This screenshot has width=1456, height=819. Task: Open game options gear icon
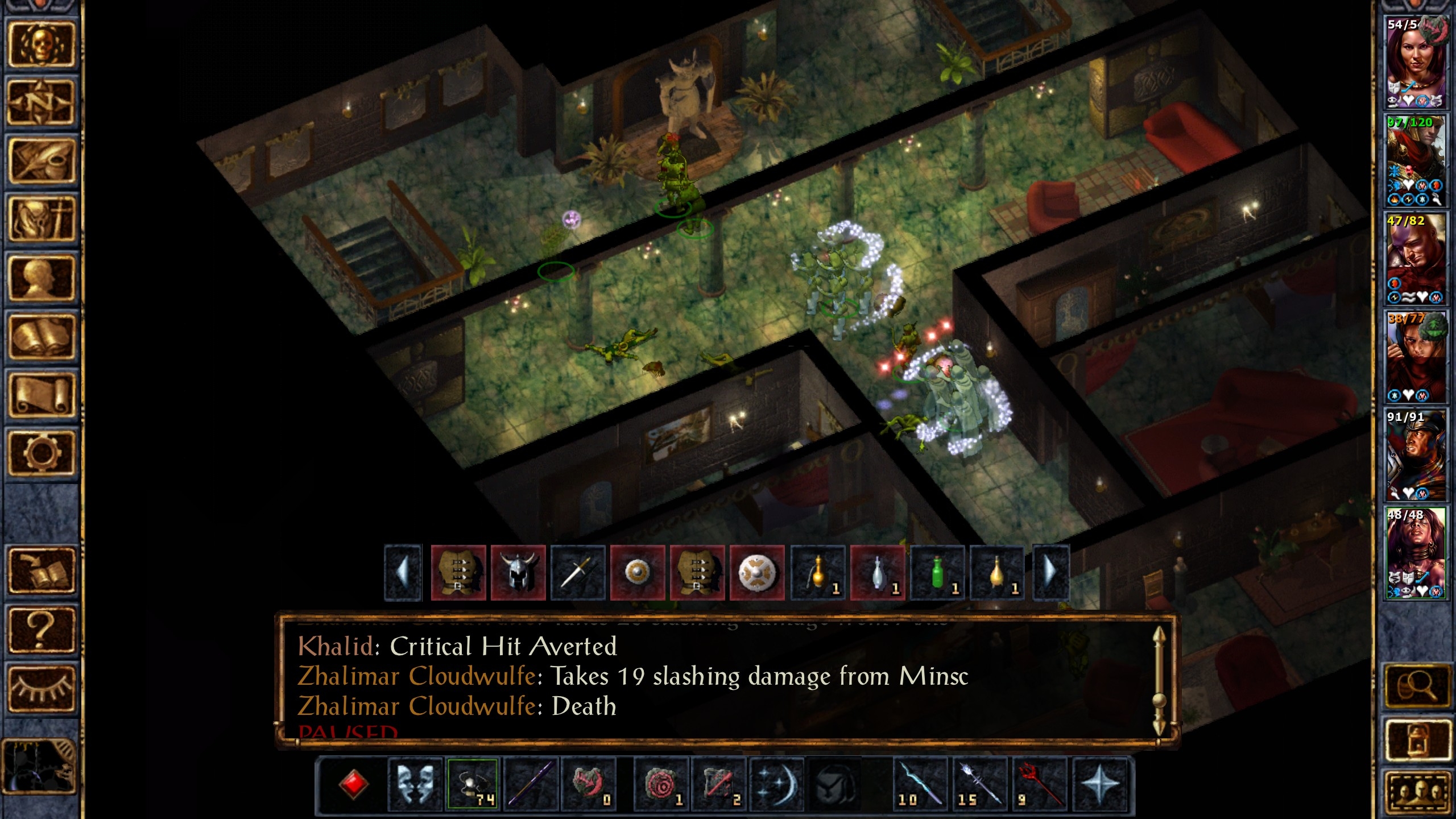(x=41, y=453)
